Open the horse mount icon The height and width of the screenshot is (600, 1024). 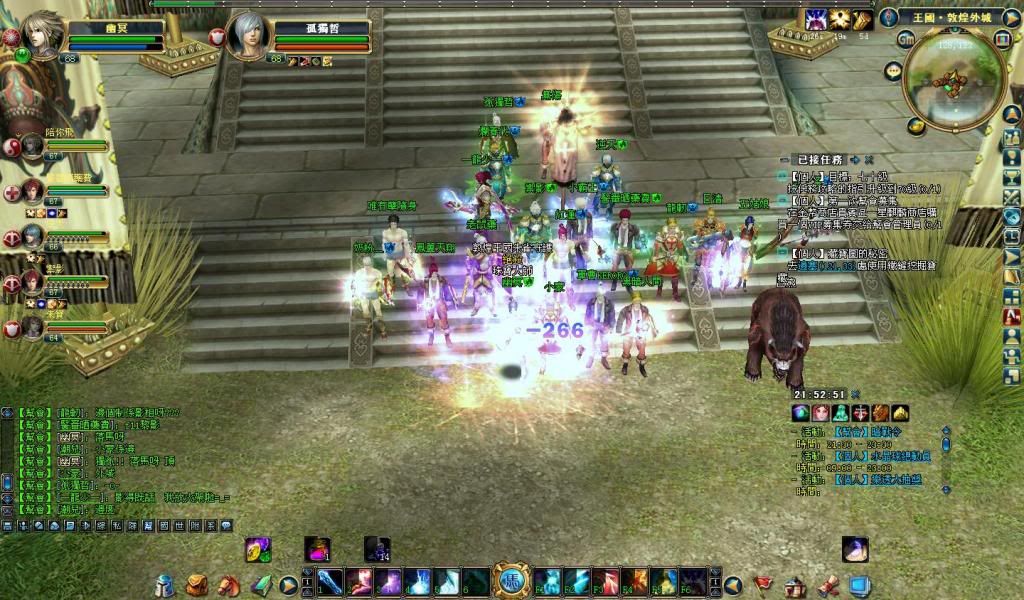point(228,585)
